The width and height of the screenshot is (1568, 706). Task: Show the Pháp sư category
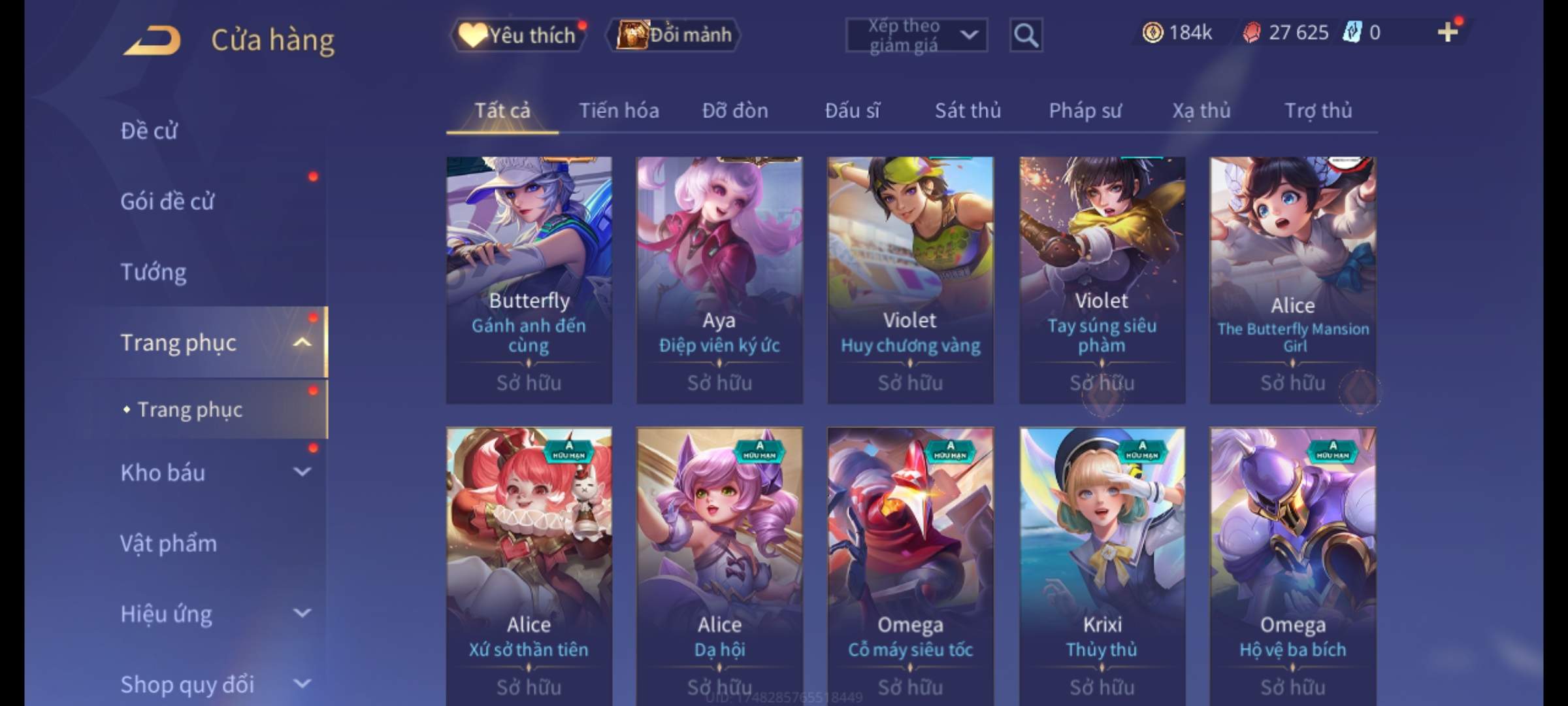1085,110
